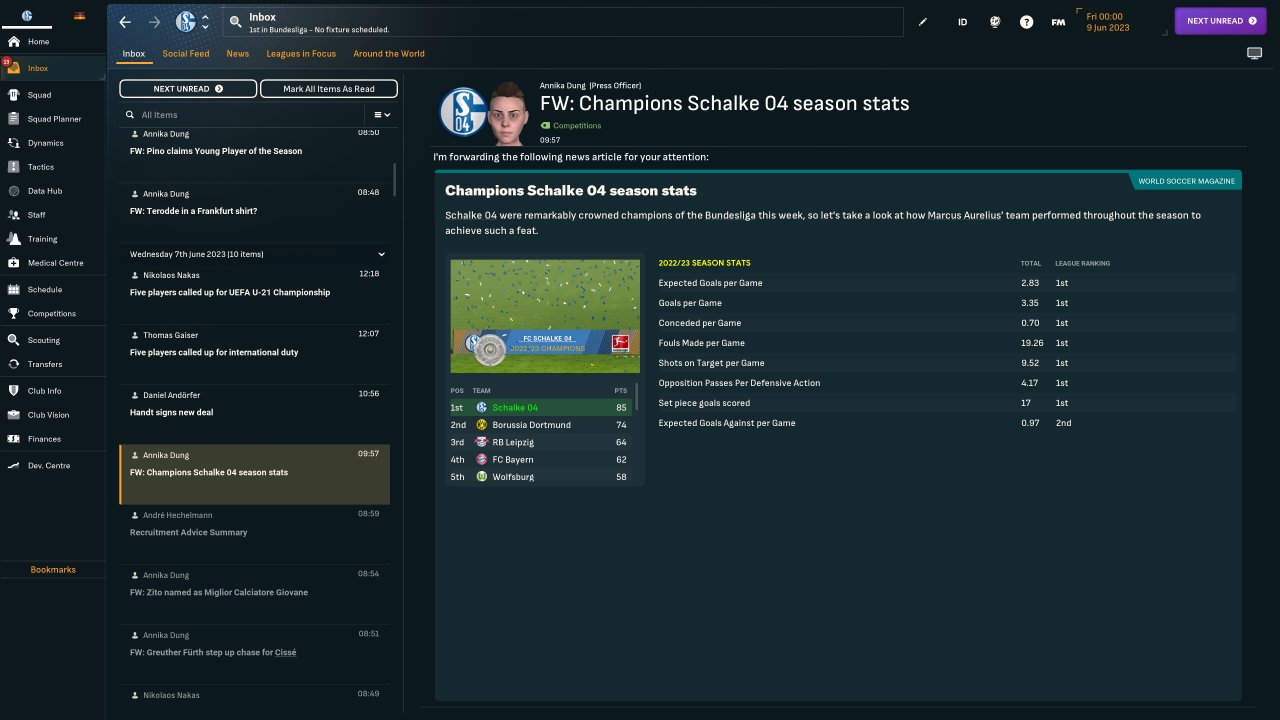1280x720 pixels.
Task: Click the back navigation arrow
Action: coord(125,22)
